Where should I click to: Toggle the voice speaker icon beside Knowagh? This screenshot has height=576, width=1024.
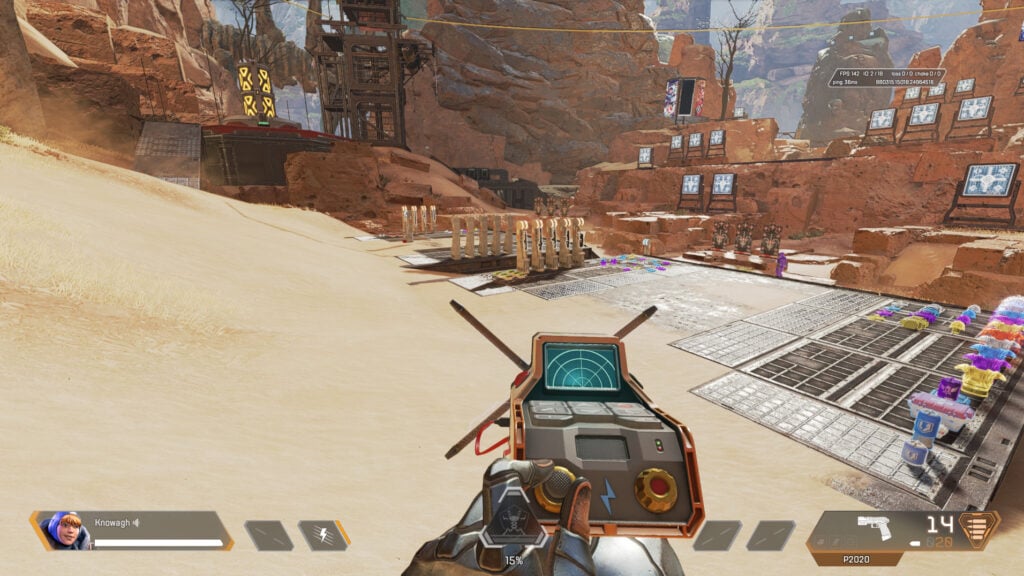136,522
